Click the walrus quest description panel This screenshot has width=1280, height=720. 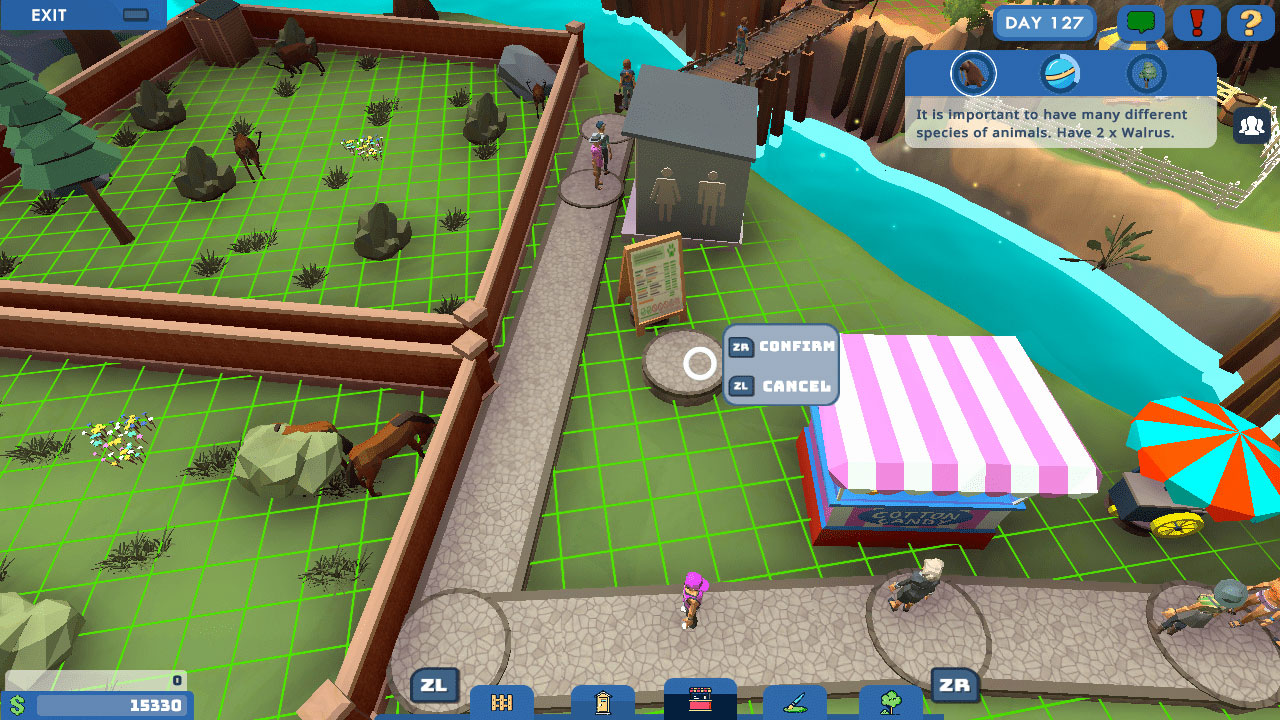click(1060, 122)
